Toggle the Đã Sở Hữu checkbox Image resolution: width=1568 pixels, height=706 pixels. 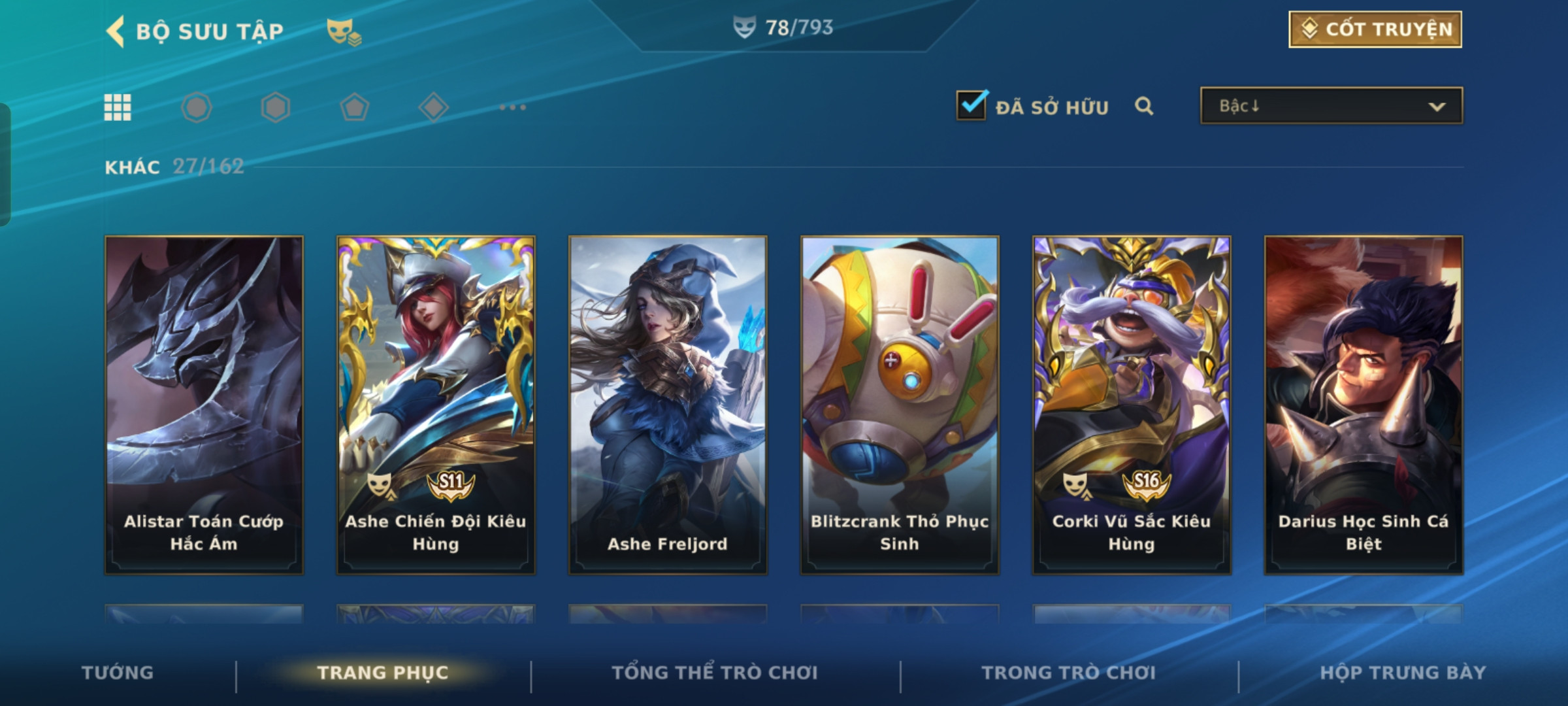click(x=972, y=106)
